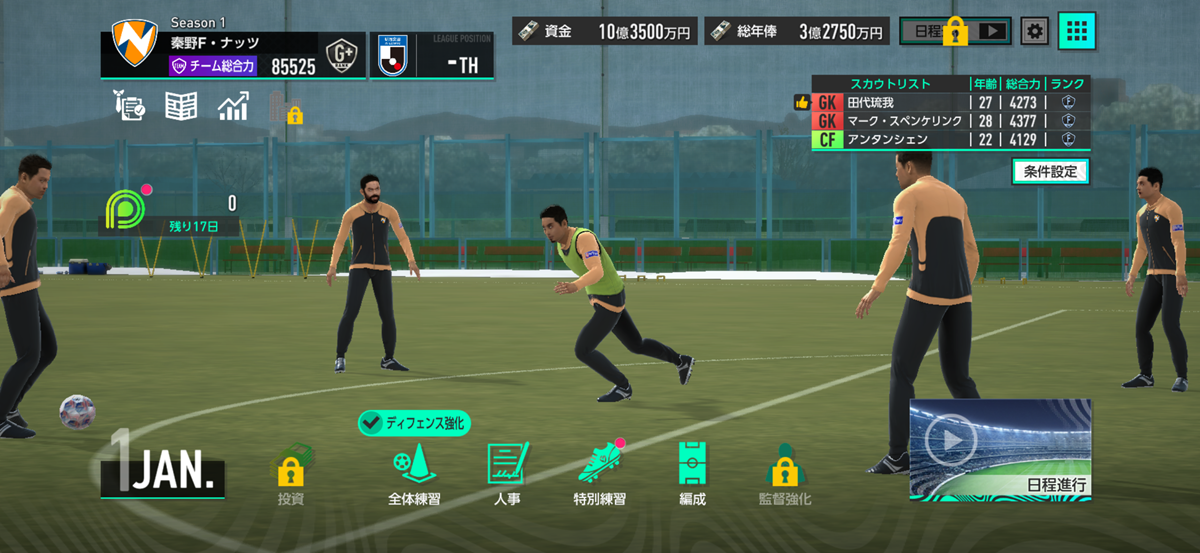The image size is (1200, 553).
Task: Tap the locked city buildings icon
Action: 285,108
